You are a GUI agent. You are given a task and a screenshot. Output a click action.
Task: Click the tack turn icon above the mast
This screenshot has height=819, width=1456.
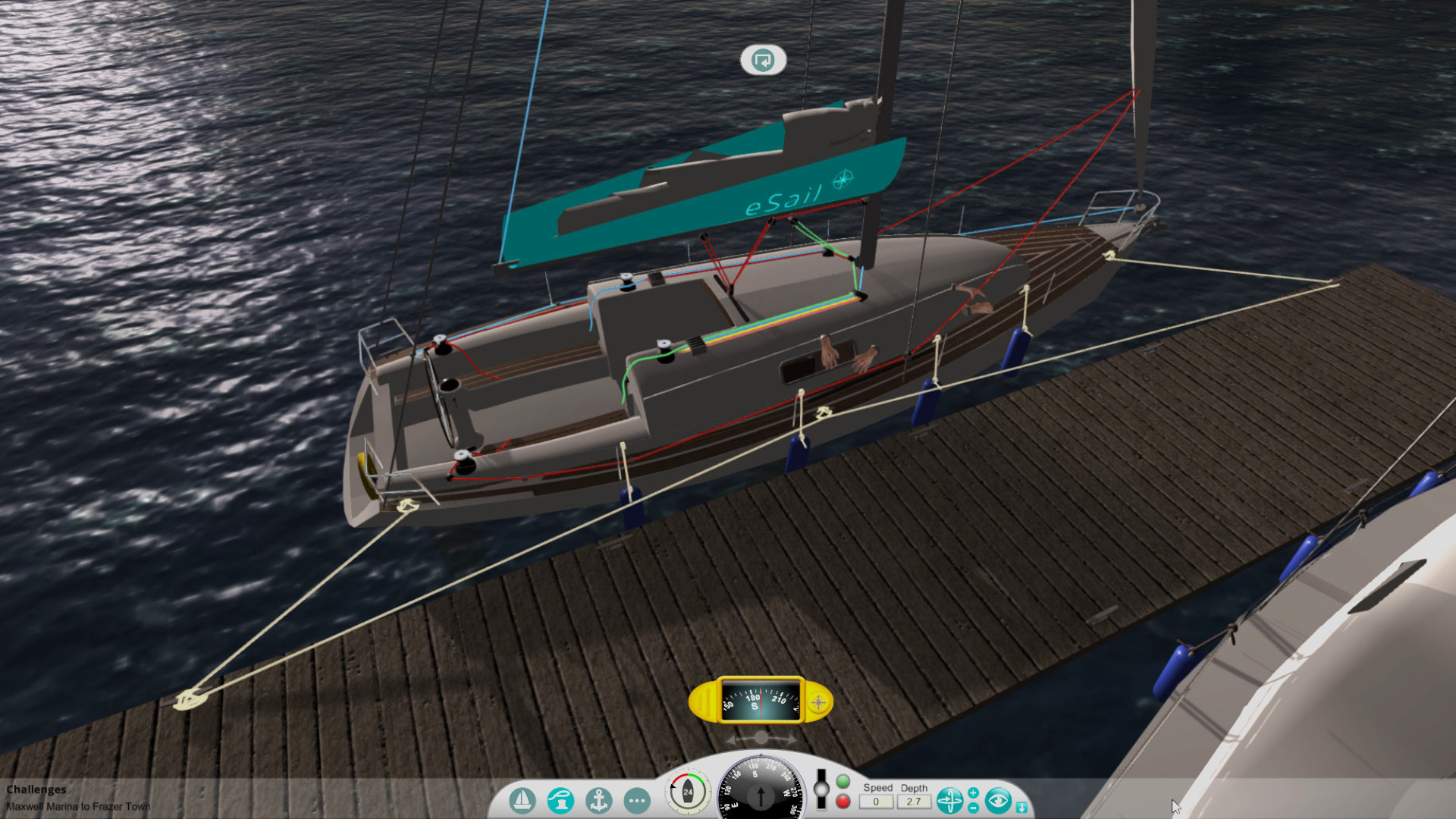coord(763,60)
